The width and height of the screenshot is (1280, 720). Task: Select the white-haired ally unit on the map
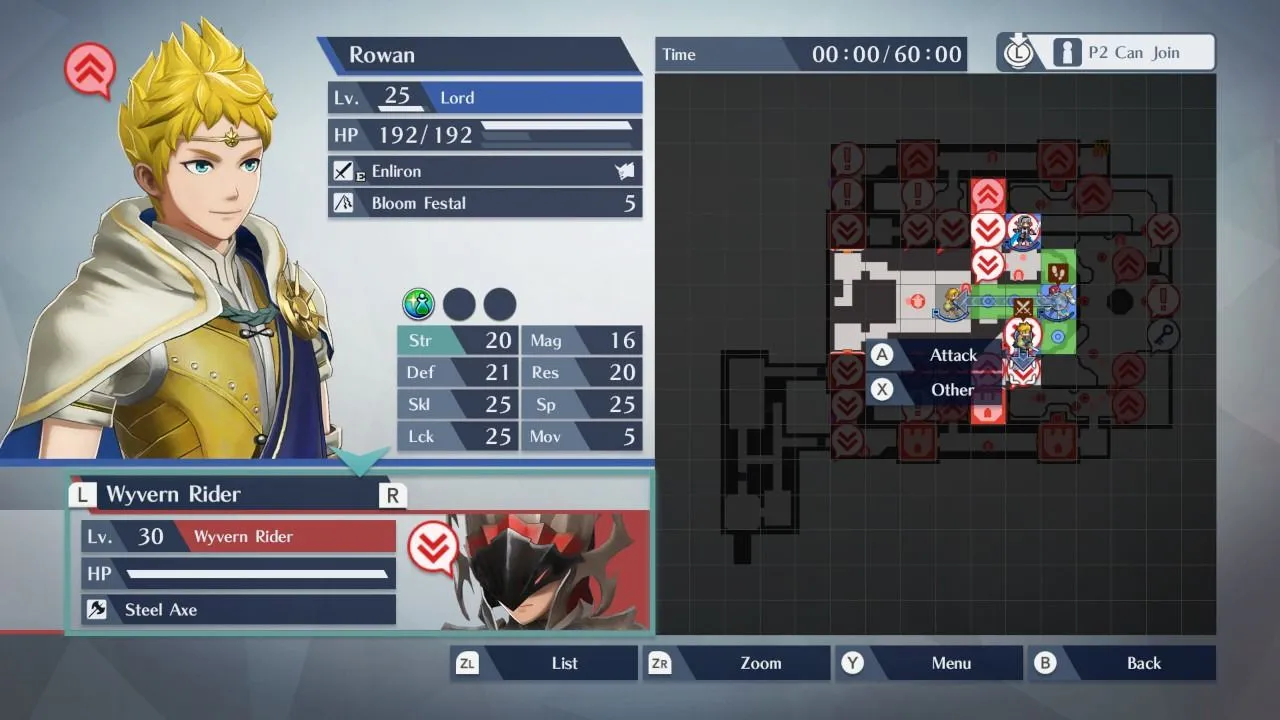(x=1023, y=232)
